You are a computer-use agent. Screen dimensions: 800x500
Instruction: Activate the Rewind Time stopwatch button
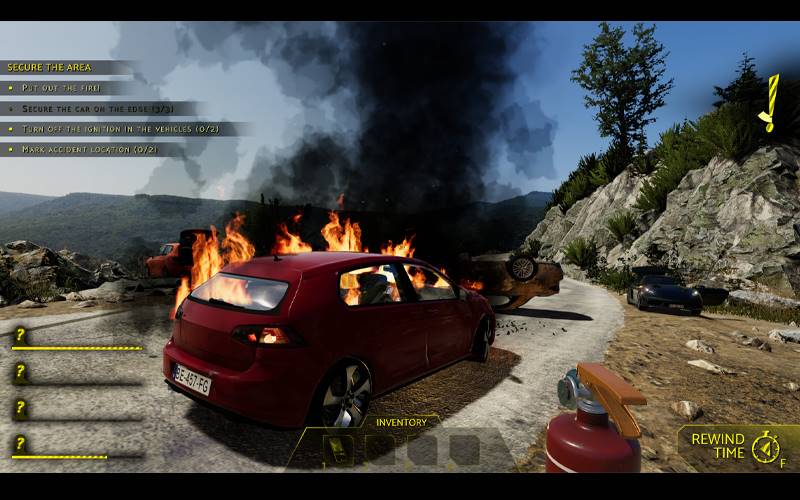click(x=765, y=447)
